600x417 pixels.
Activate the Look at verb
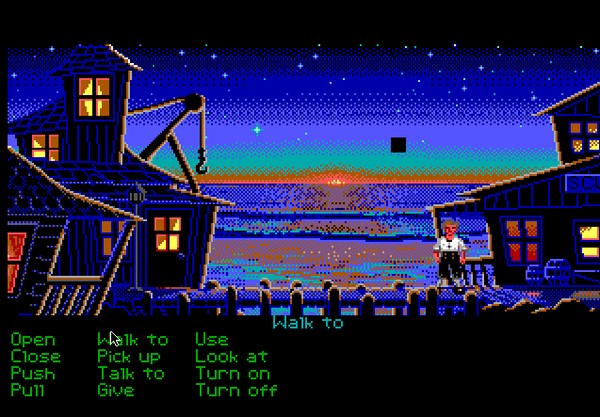(231, 357)
